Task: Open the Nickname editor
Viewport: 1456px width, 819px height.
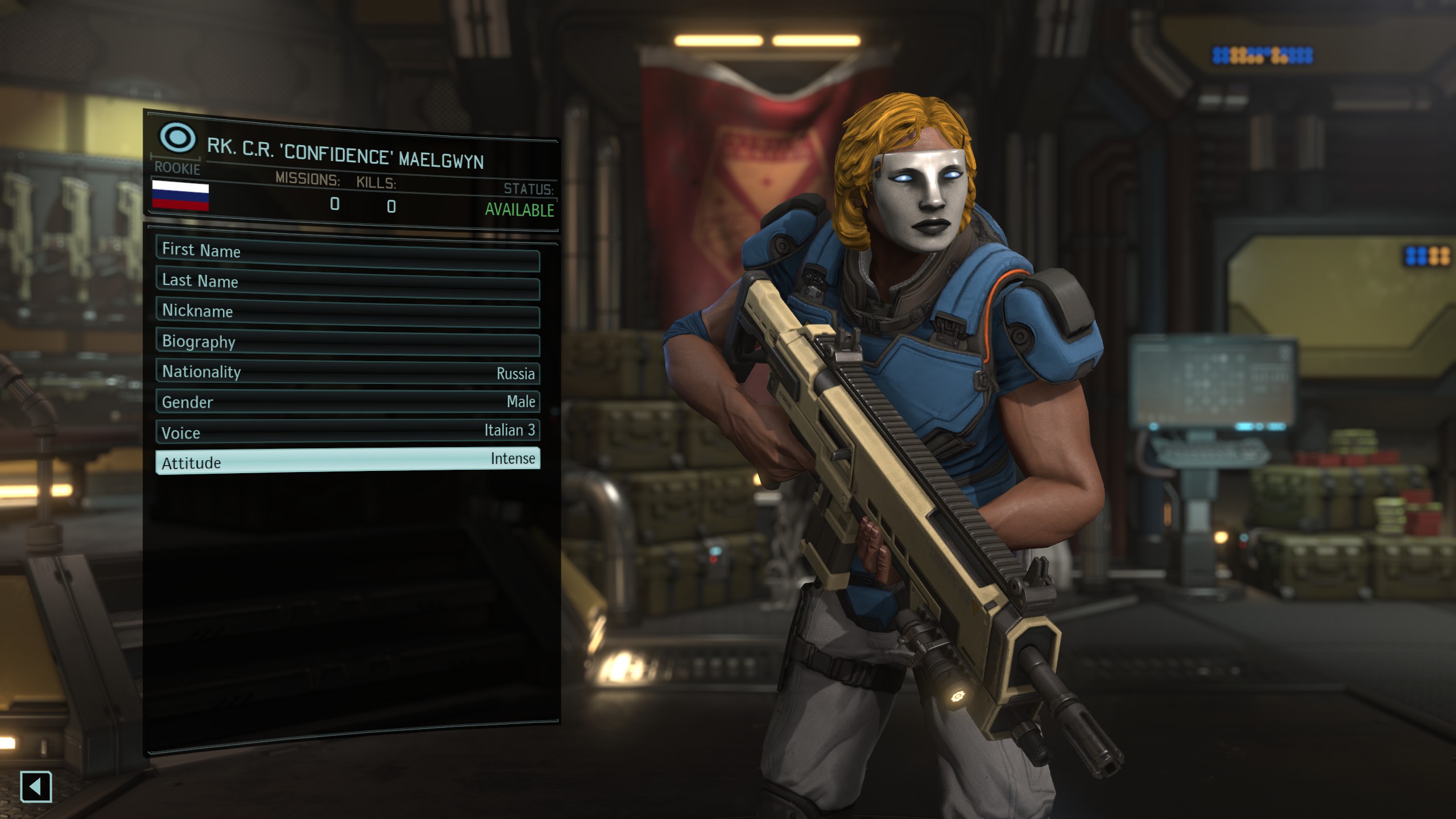Action: [x=348, y=313]
